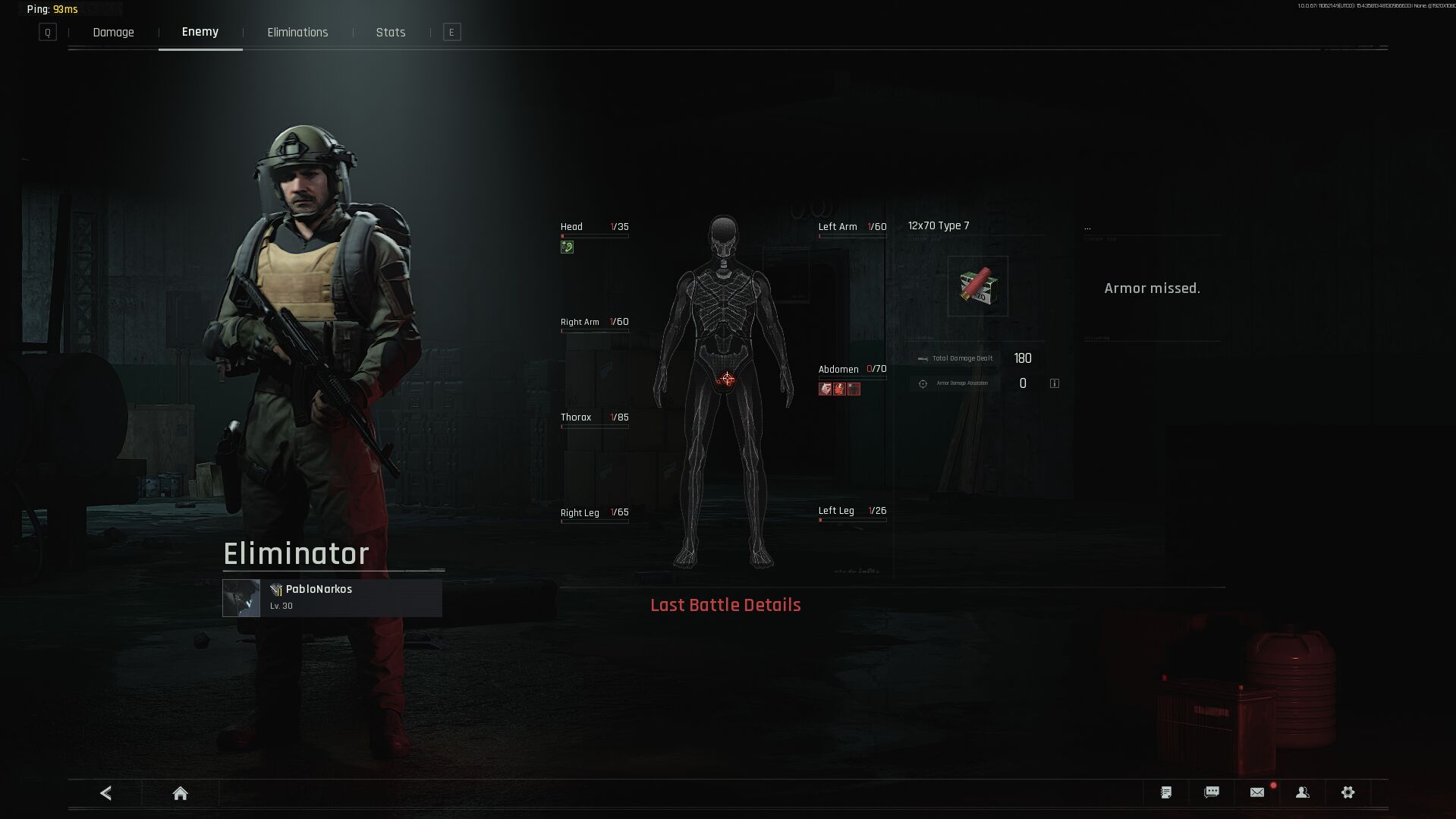Screen dimensions: 1456x819
Task: Select the Enemy tab
Action: pos(200,32)
